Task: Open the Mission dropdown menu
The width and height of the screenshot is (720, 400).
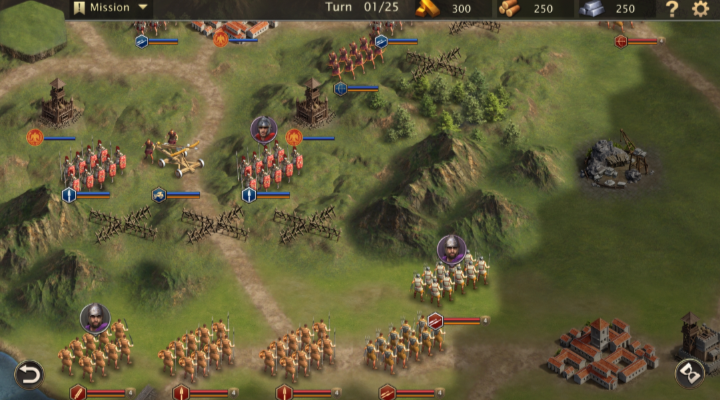Action: coord(112,9)
